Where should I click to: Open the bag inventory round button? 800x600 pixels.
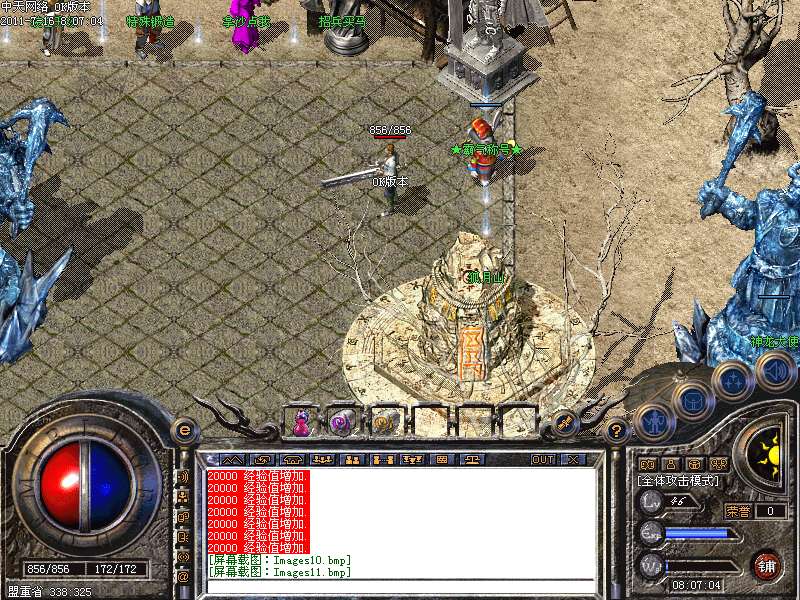point(693,402)
